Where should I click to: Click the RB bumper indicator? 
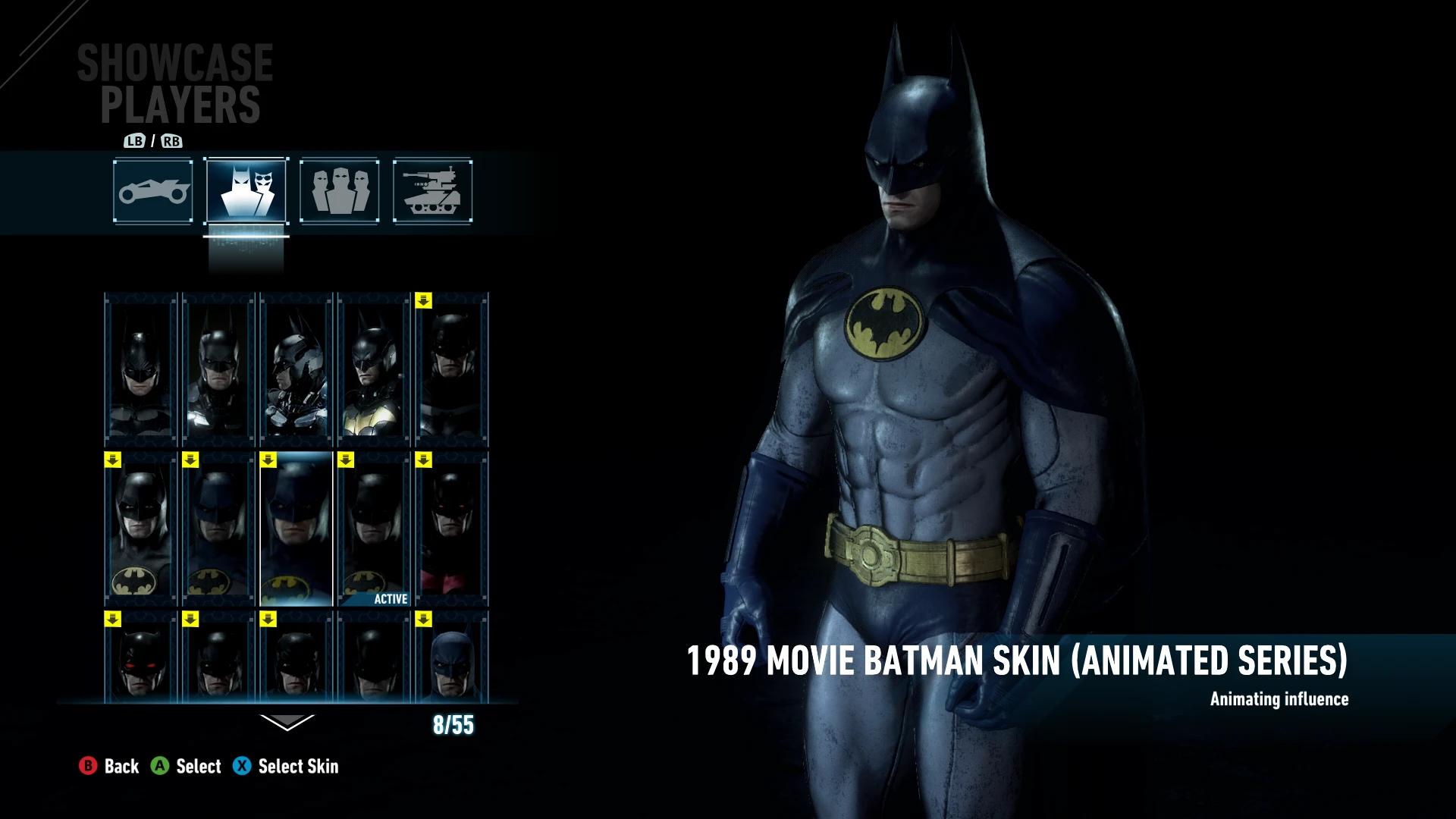[x=173, y=141]
